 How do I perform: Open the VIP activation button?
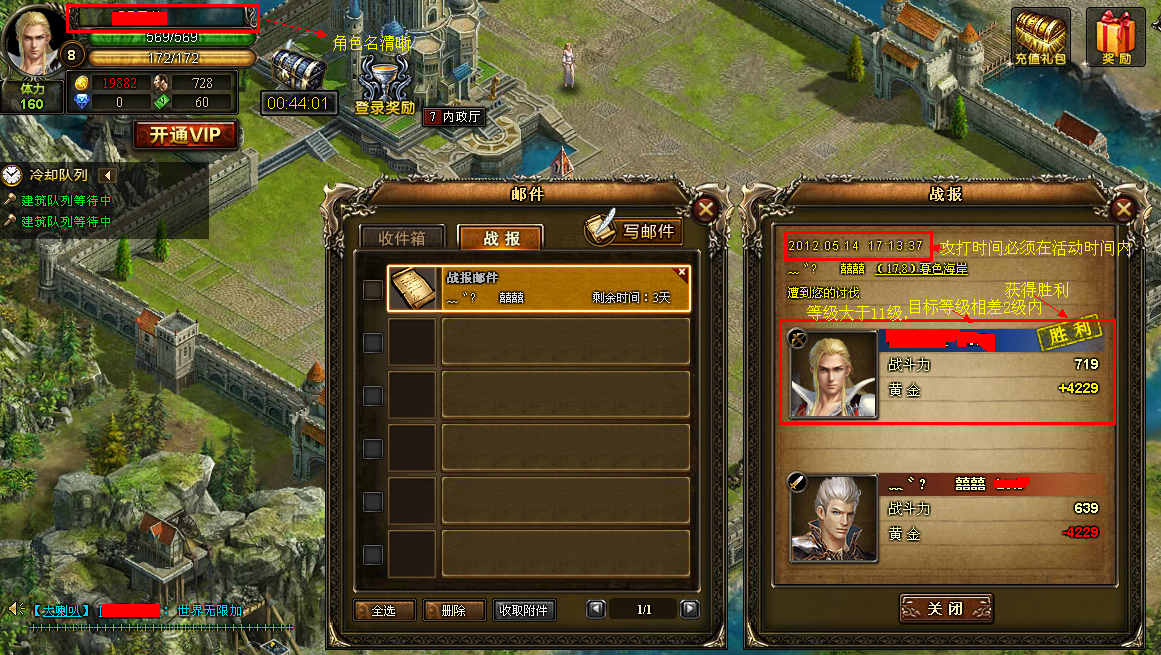click(x=186, y=135)
